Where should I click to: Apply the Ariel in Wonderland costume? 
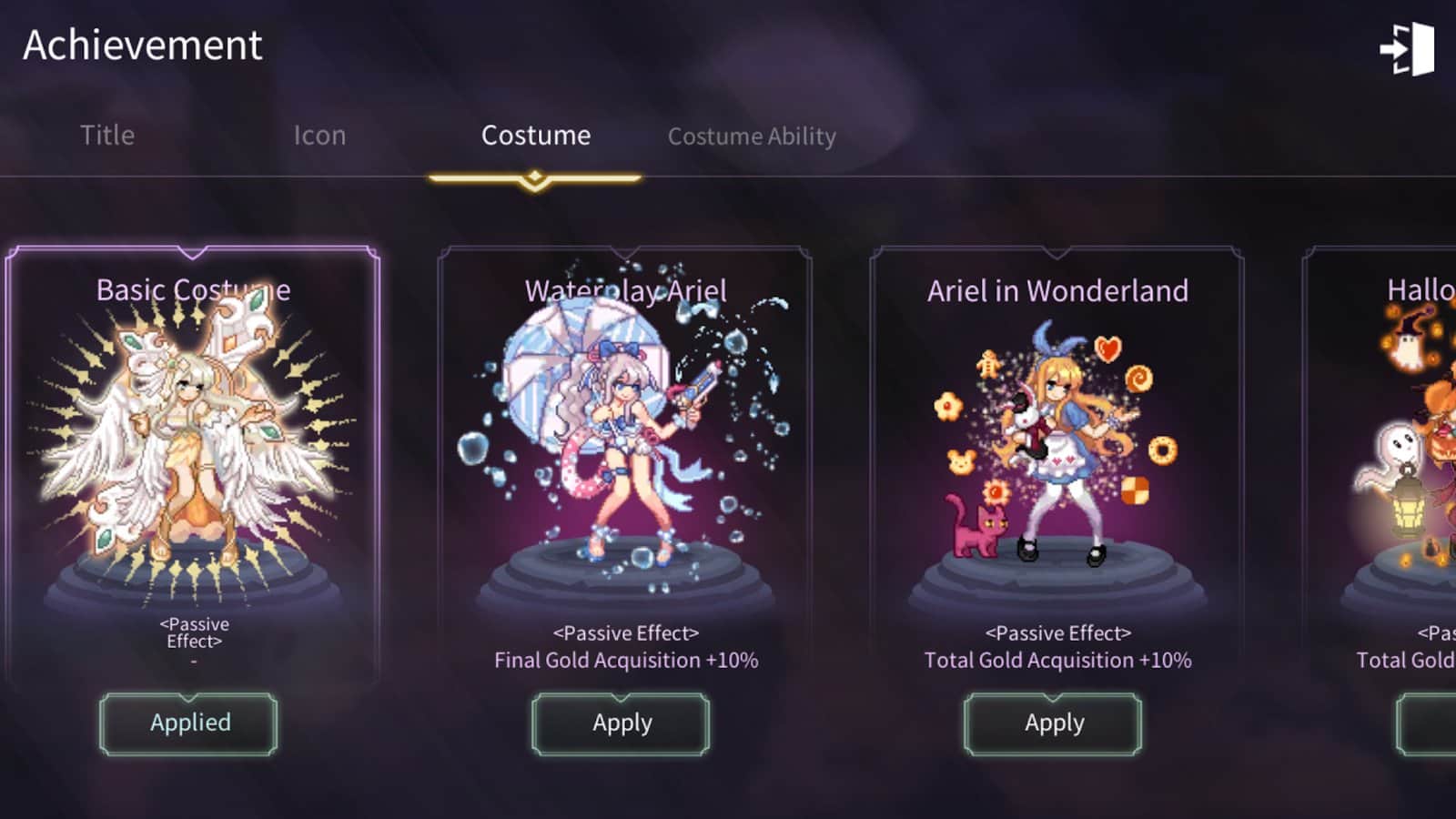[1054, 723]
